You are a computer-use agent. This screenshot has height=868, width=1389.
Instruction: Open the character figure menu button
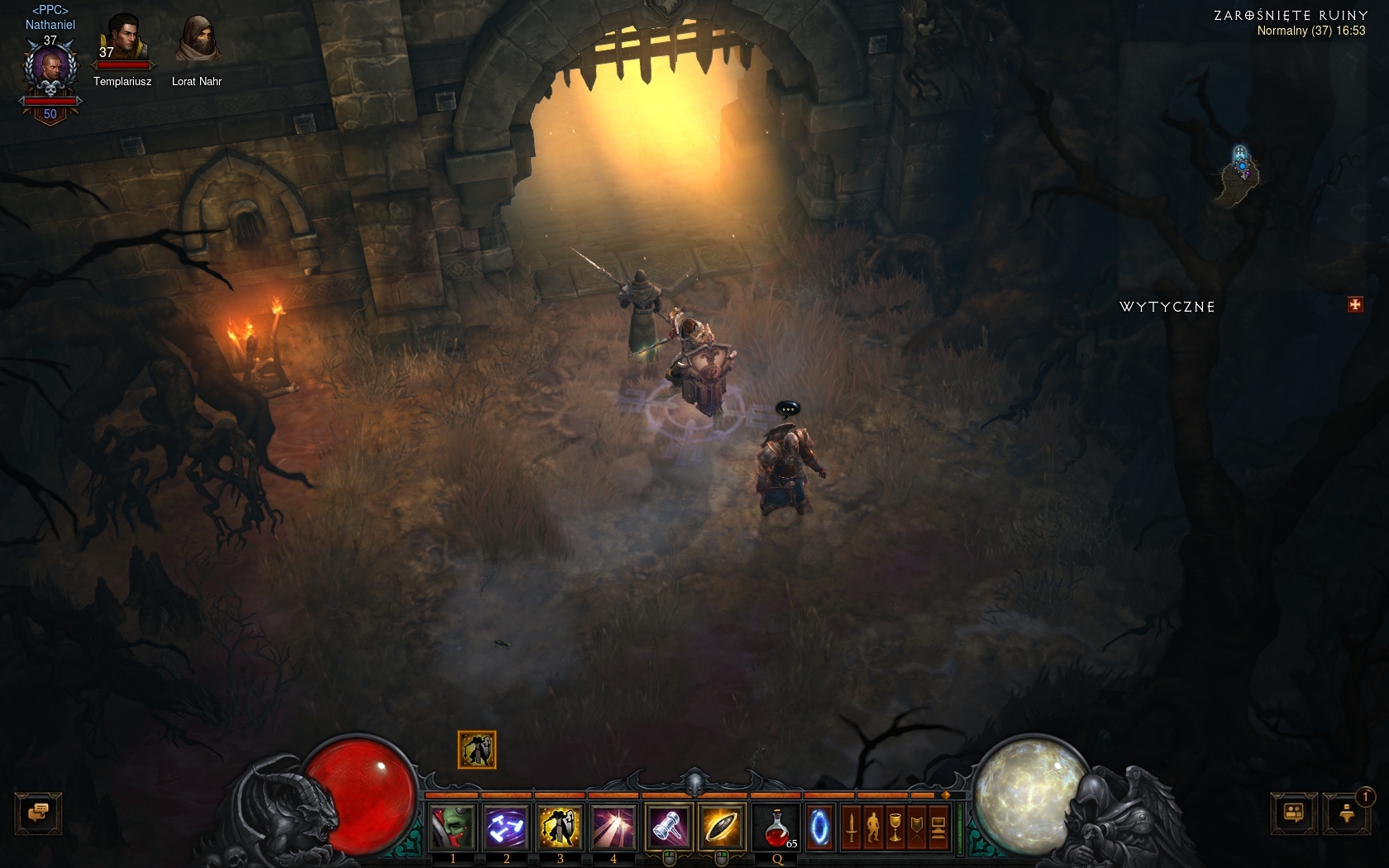(873, 827)
